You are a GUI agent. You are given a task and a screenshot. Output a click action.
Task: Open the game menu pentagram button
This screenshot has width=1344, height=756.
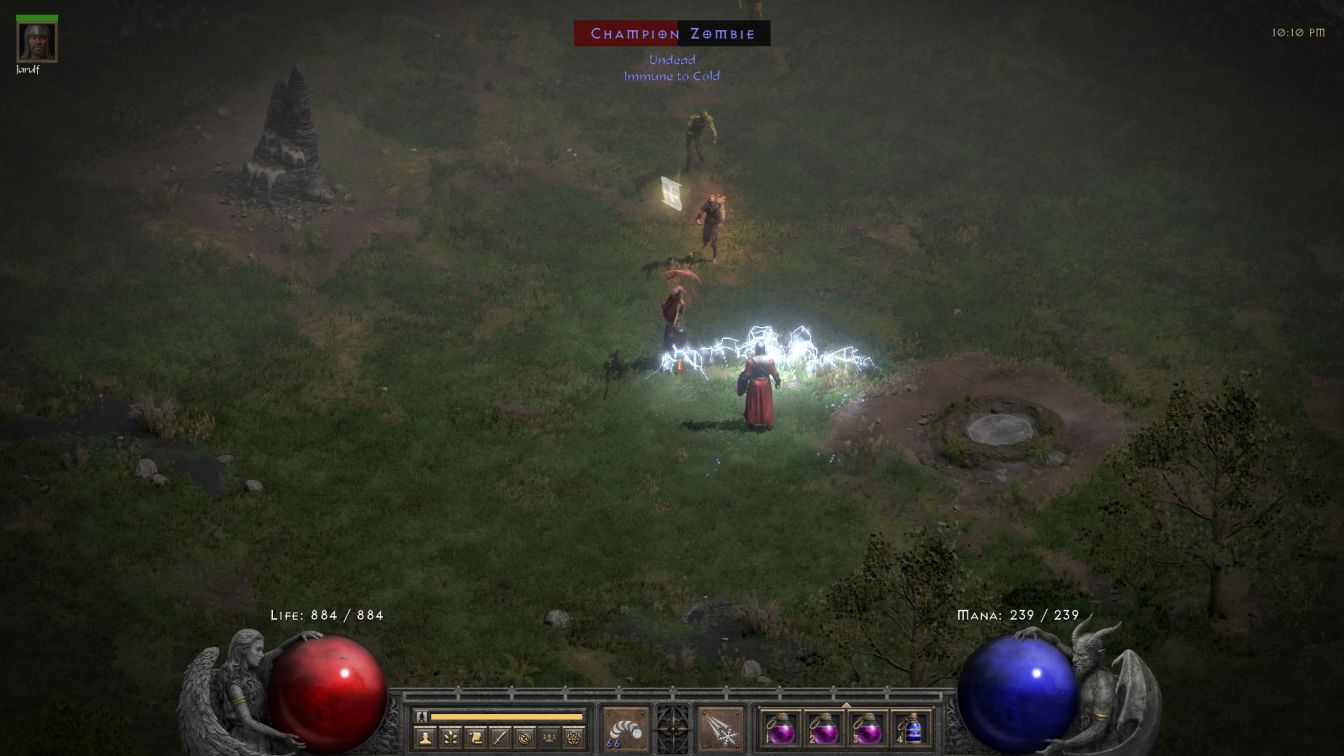[x=574, y=738]
